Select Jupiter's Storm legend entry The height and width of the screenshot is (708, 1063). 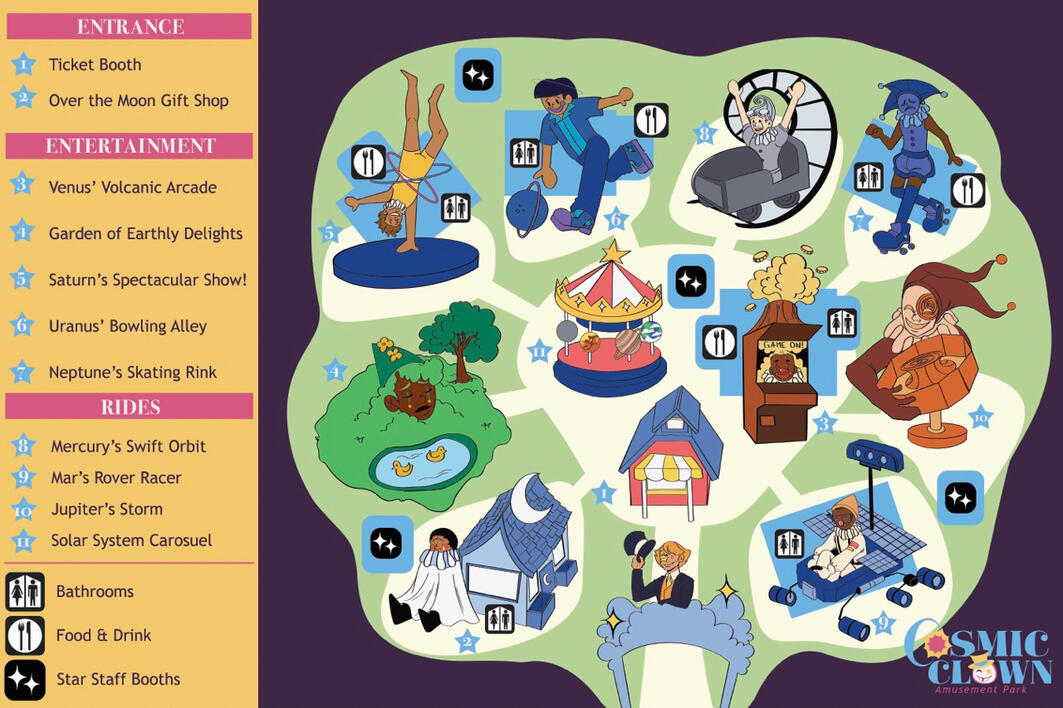(106, 509)
